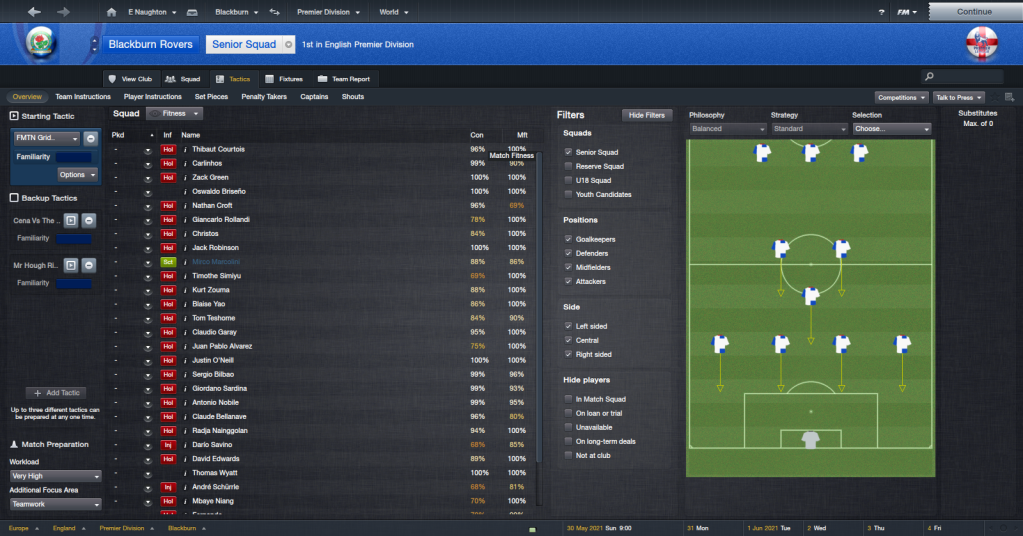Show Team Instructions section
The width and height of the screenshot is (1023, 536).
point(83,97)
